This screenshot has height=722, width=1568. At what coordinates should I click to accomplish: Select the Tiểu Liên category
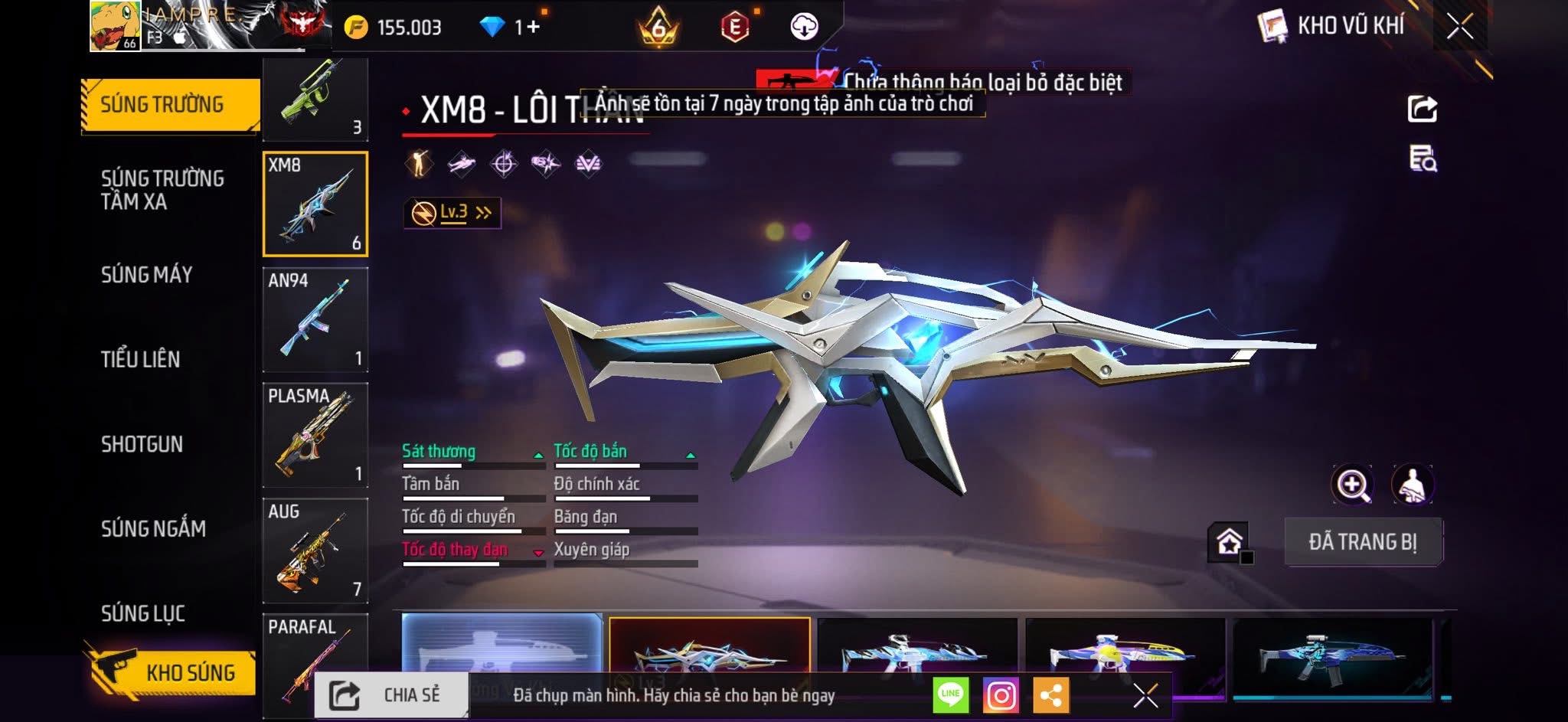click(x=141, y=359)
